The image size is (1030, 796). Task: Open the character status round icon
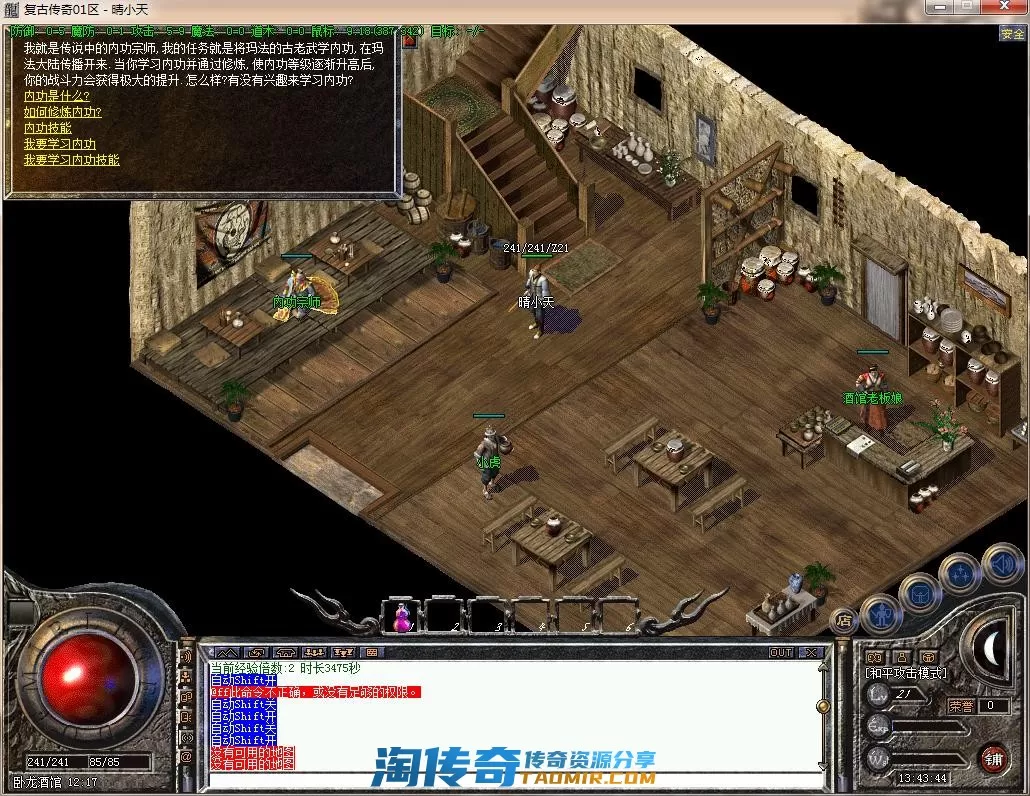[880, 611]
